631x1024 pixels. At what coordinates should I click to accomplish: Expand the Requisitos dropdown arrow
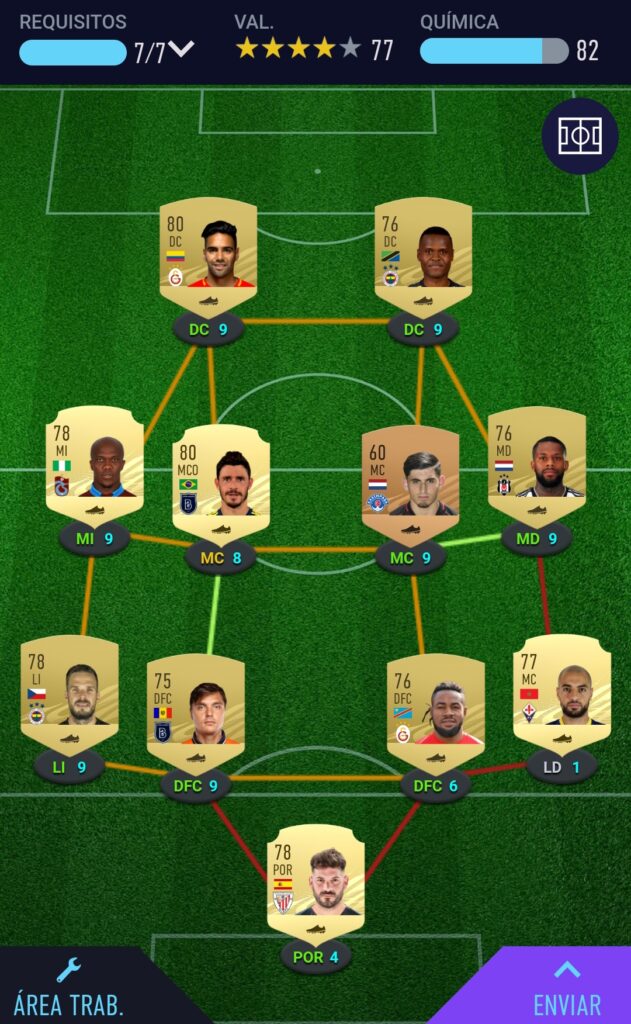pyautogui.click(x=181, y=50)
